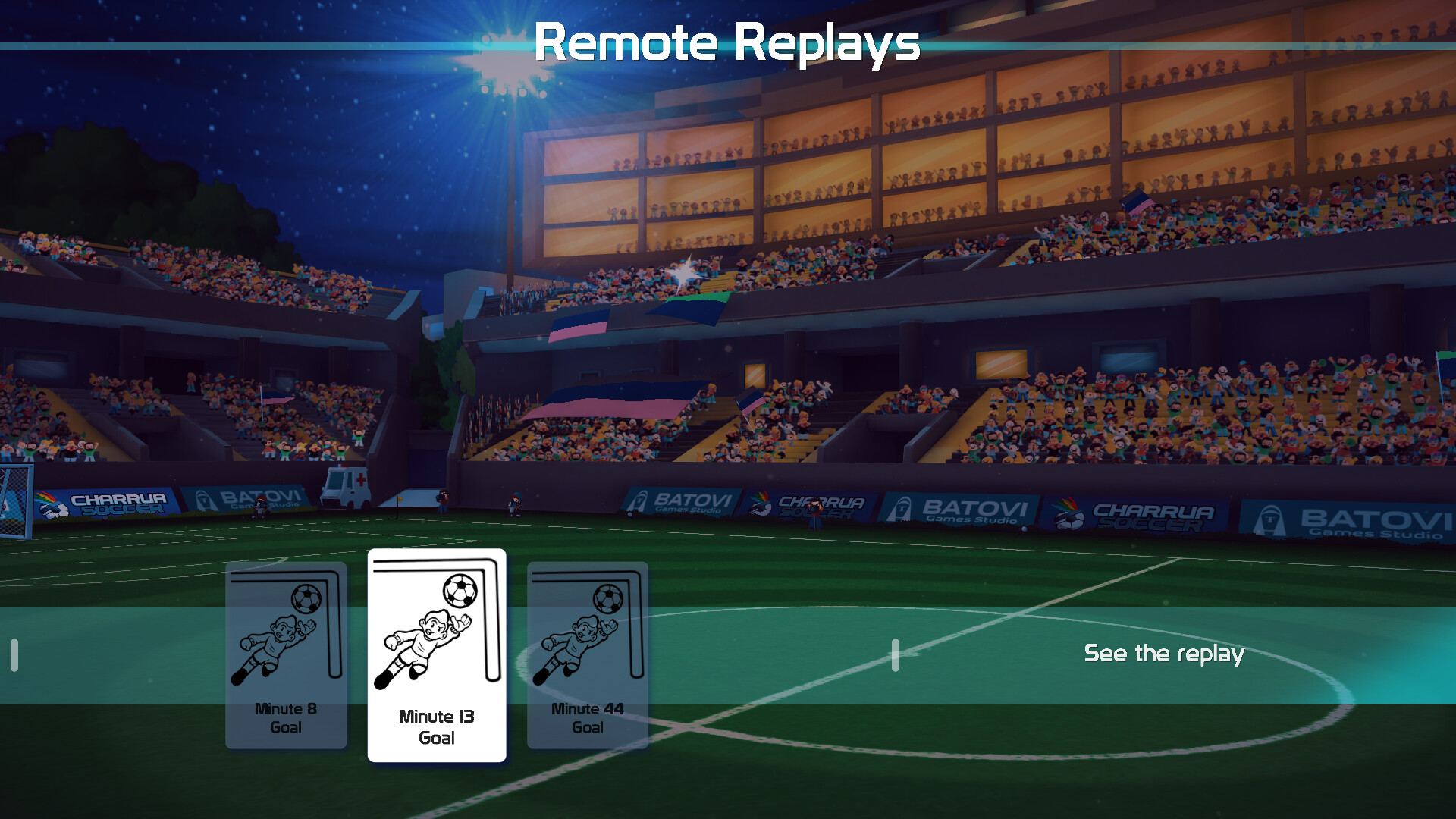This screenshot has height=819, width=1456.
Task: Click See the replay
Action: click(x=1165, y=653)
